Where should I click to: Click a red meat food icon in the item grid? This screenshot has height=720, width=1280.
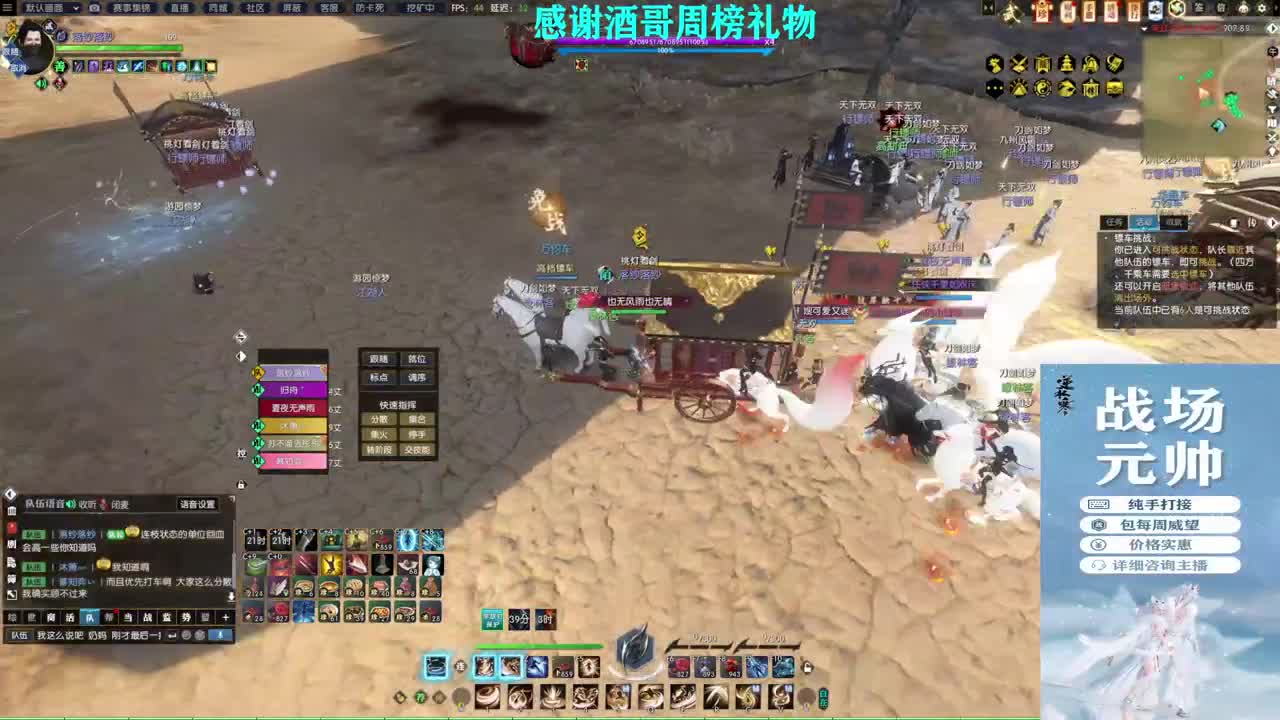pos(379,586)
